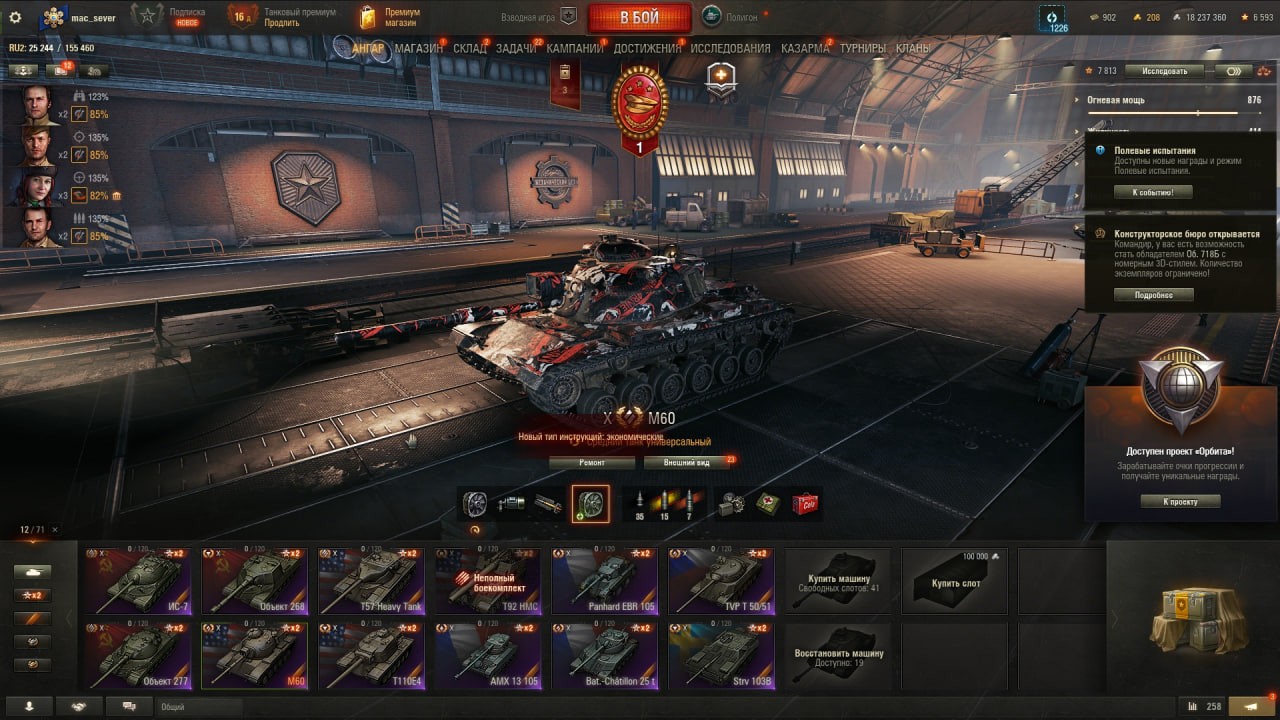Image resolution: width=1280 pixels, height=720 pixels.
Task: Open Восстановить машину tile
Action: [x=838, y=656]
